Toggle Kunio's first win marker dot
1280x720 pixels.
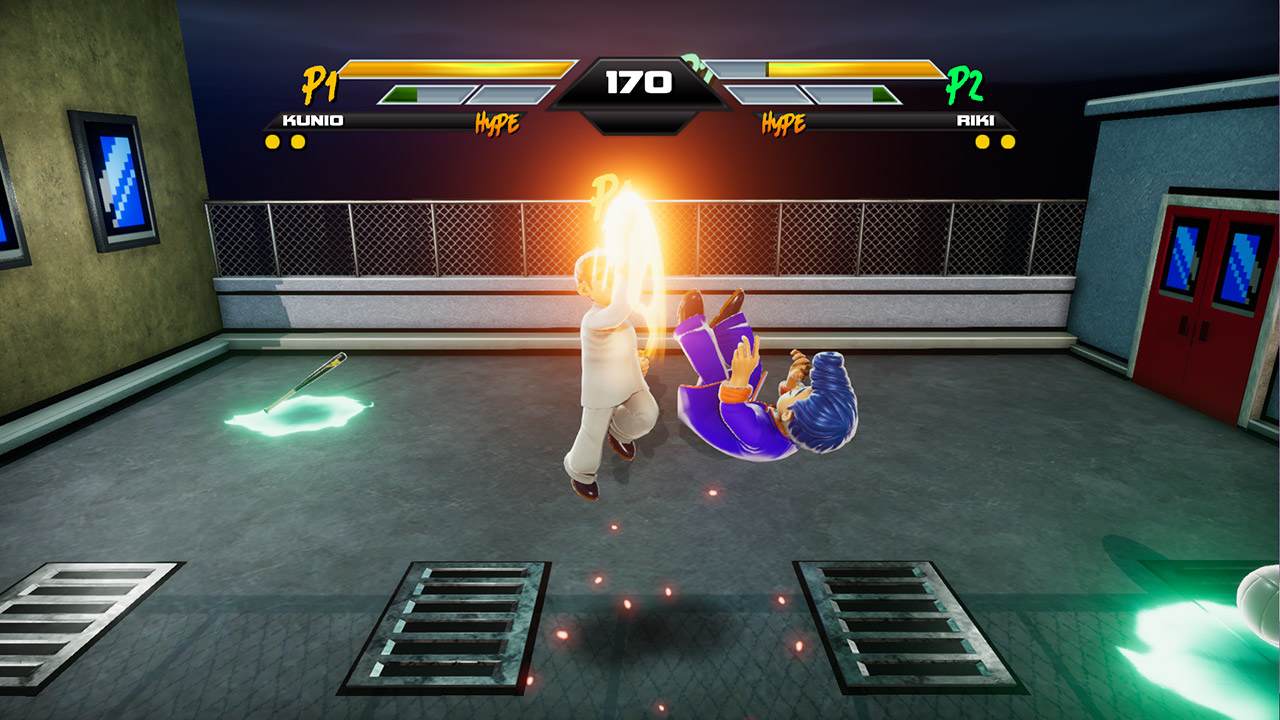(x=271, y=141)
